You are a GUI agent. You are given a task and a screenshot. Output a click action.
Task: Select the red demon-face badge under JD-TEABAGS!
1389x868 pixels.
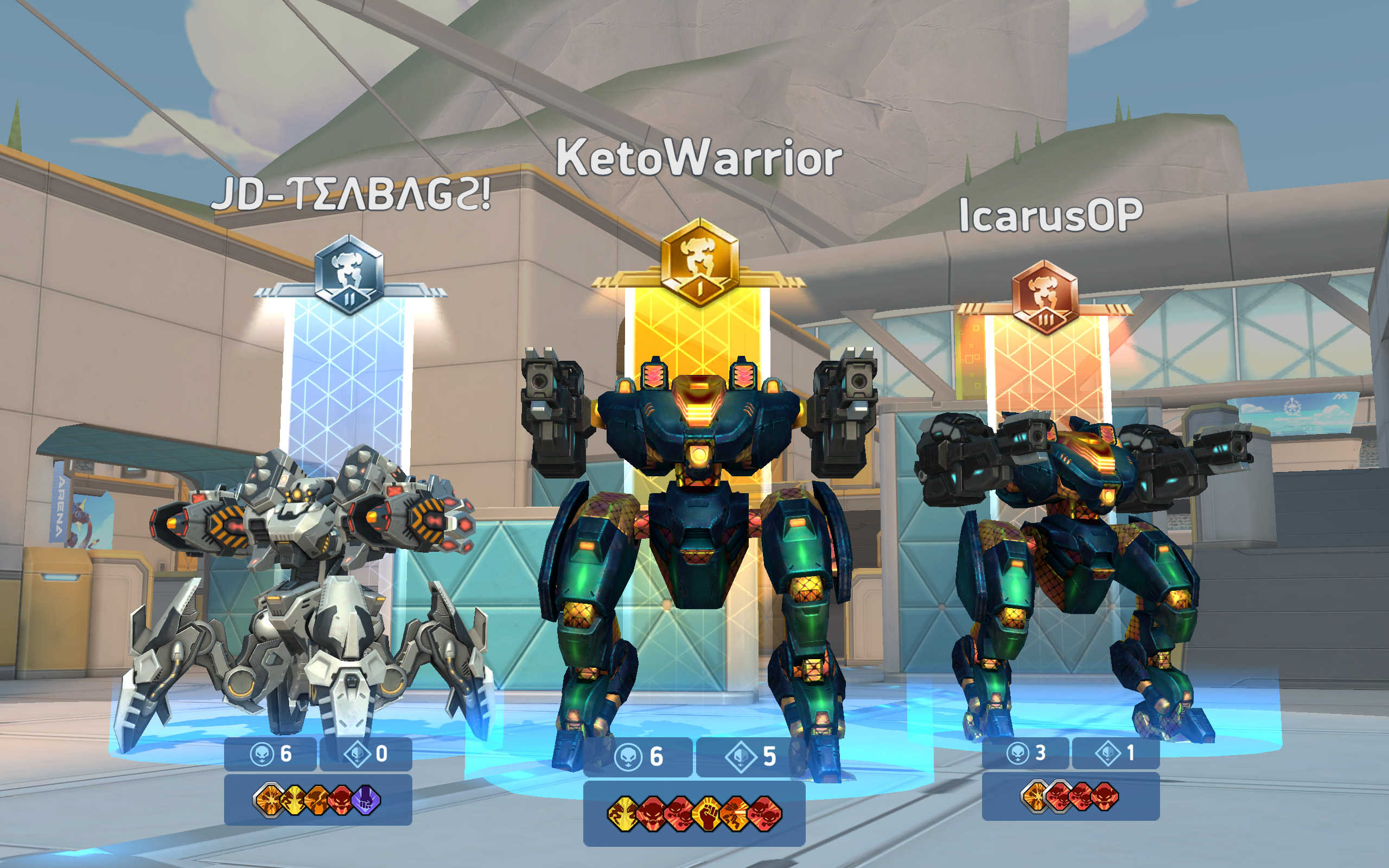[x=340, y=799]
